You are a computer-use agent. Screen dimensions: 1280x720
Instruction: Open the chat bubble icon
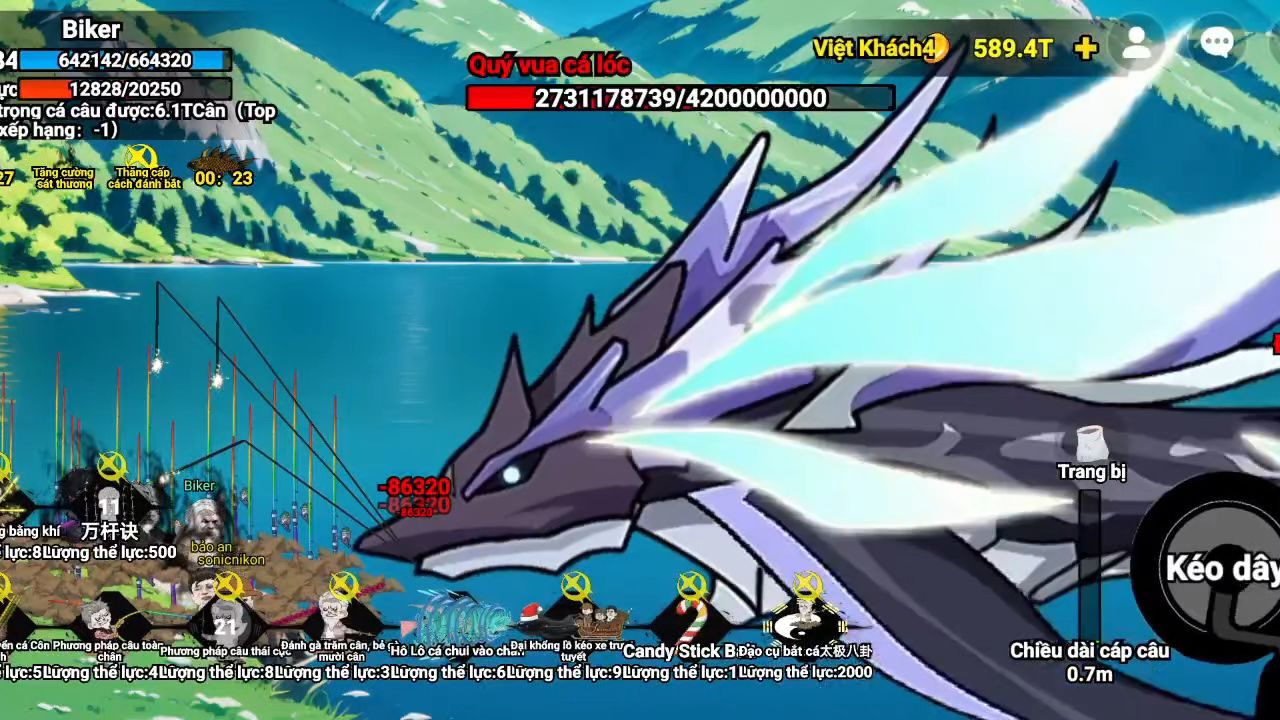pos(1216,43)
